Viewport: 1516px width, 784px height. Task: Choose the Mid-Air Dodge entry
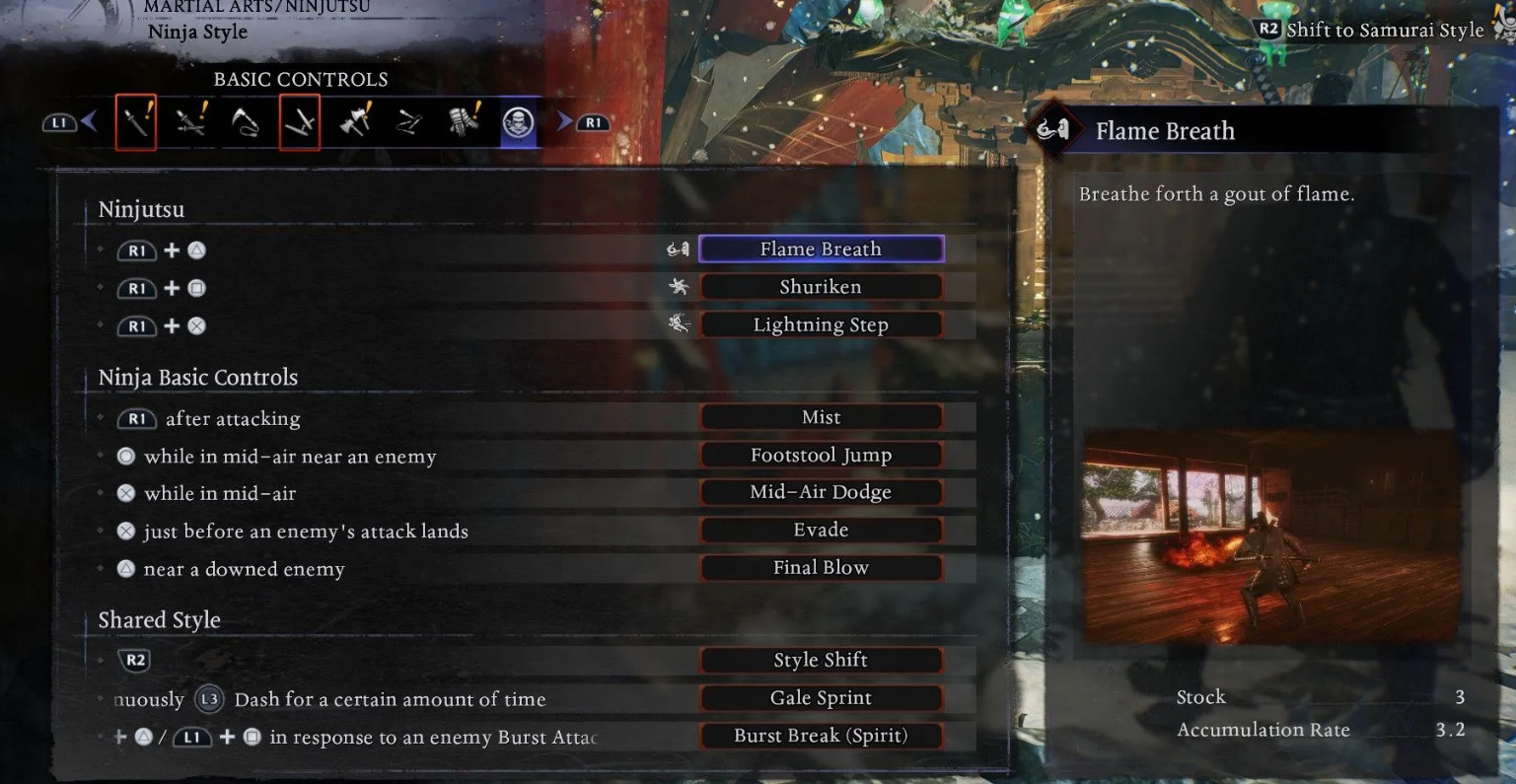[821, 492]
